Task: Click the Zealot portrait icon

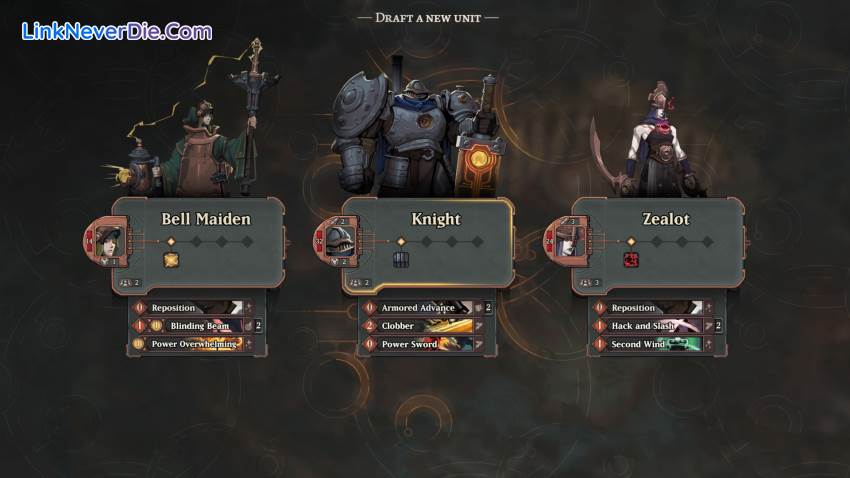Action: click(x=569, y=243)
